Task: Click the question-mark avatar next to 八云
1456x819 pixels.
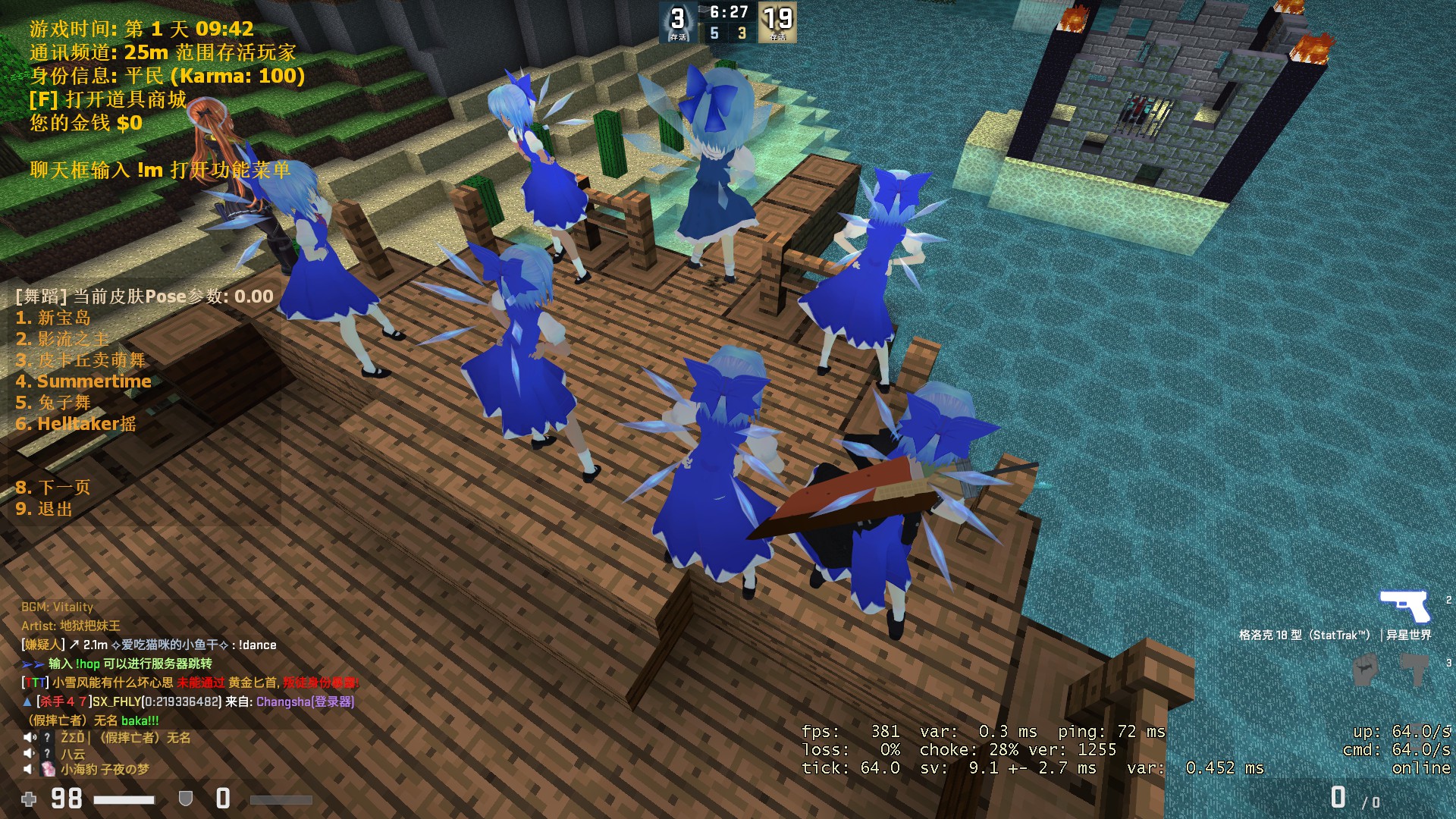Action: tap(47, 753)
